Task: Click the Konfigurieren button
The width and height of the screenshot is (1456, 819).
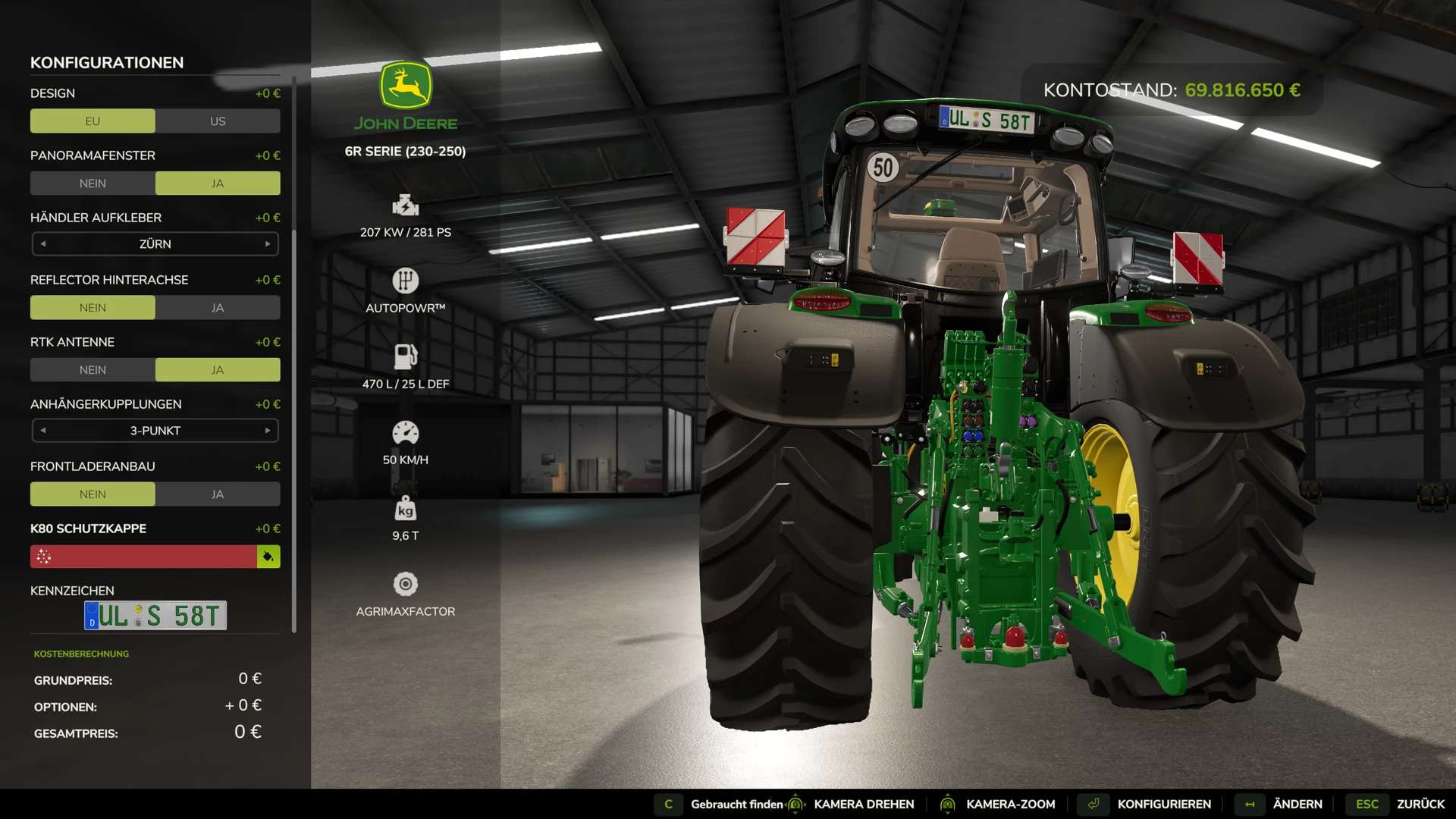Action: [1163, 805]
